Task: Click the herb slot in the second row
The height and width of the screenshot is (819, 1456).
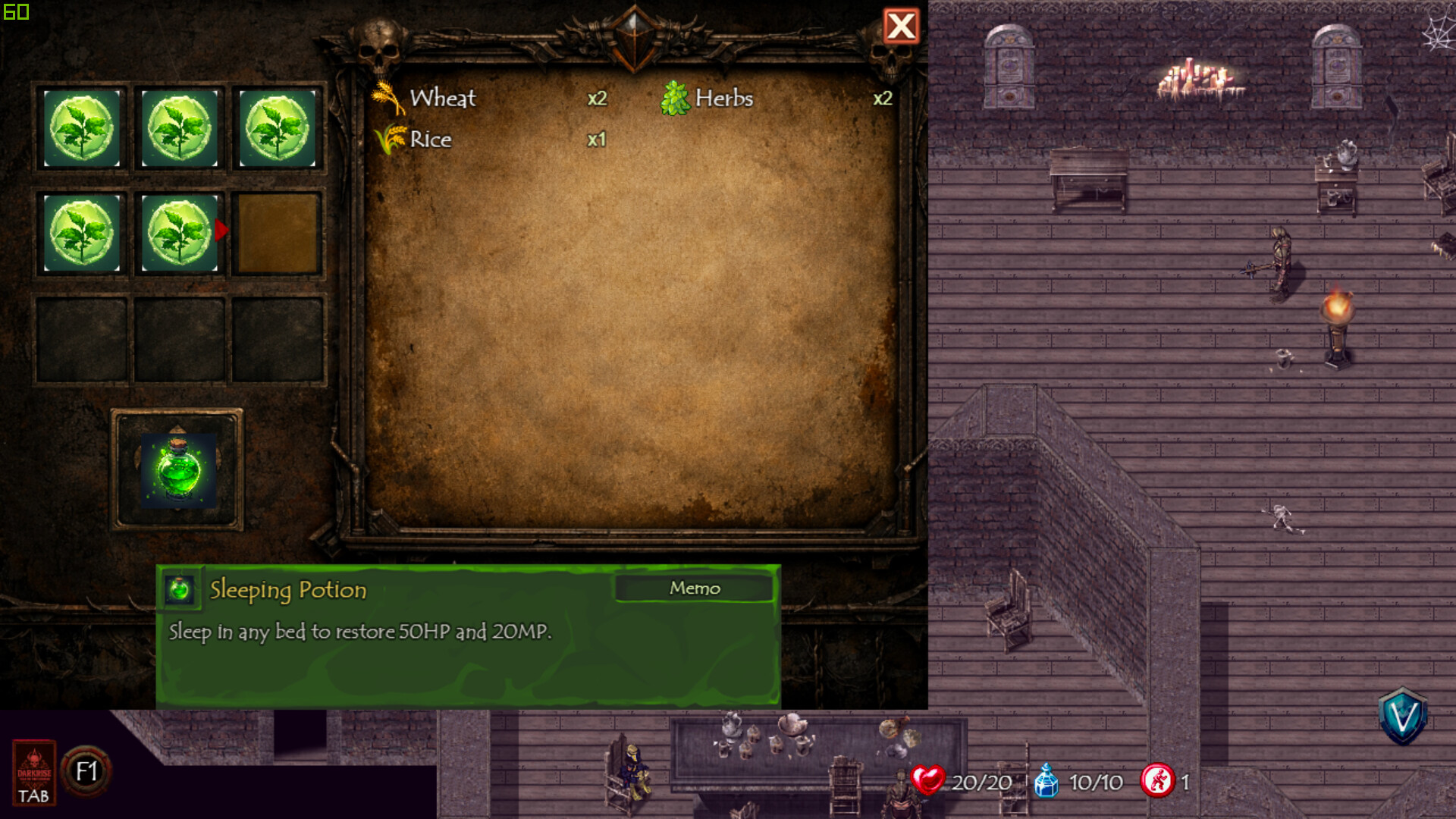Action: coord(81,234)
